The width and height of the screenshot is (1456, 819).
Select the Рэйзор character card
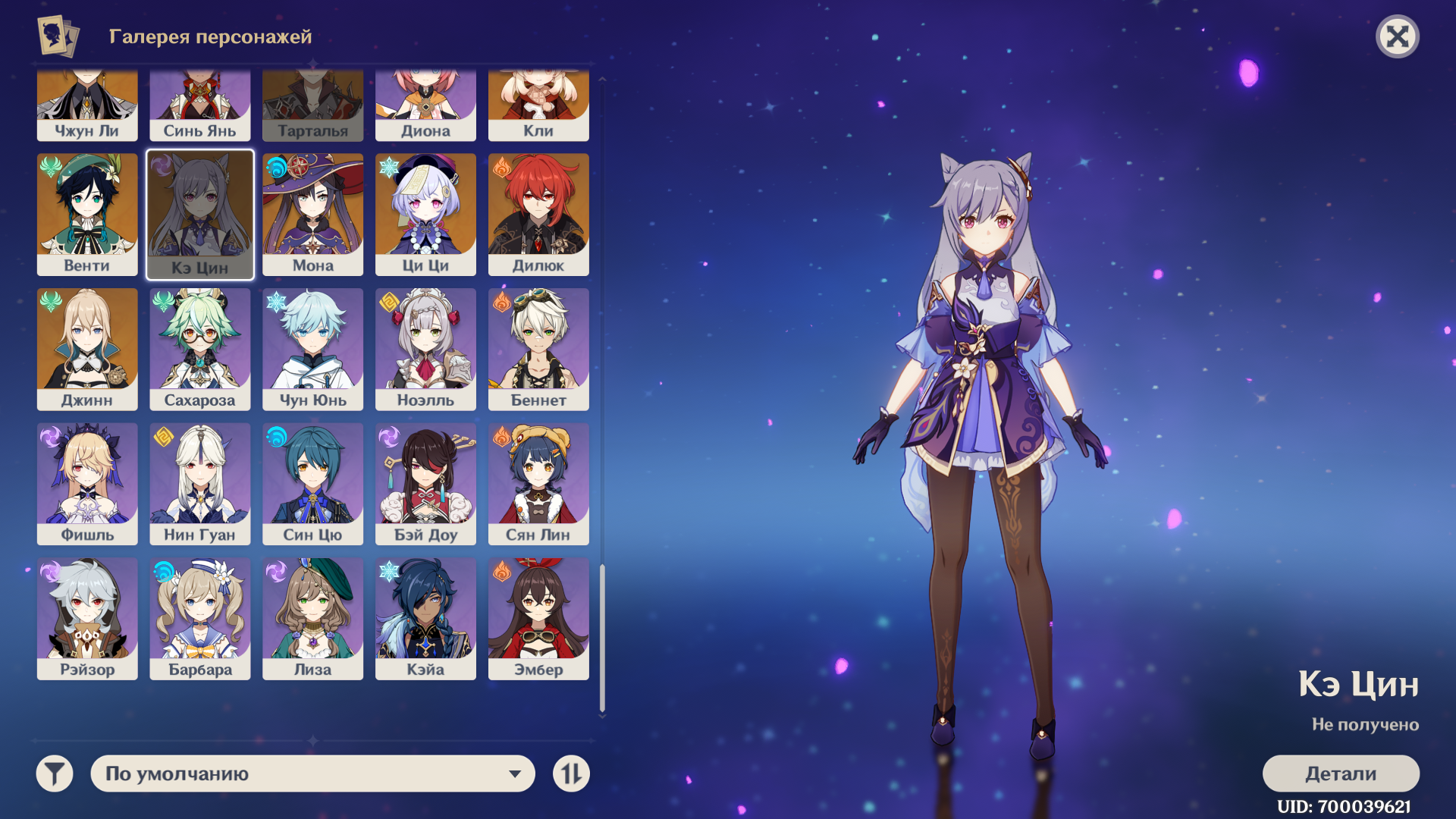click(87, 619)
